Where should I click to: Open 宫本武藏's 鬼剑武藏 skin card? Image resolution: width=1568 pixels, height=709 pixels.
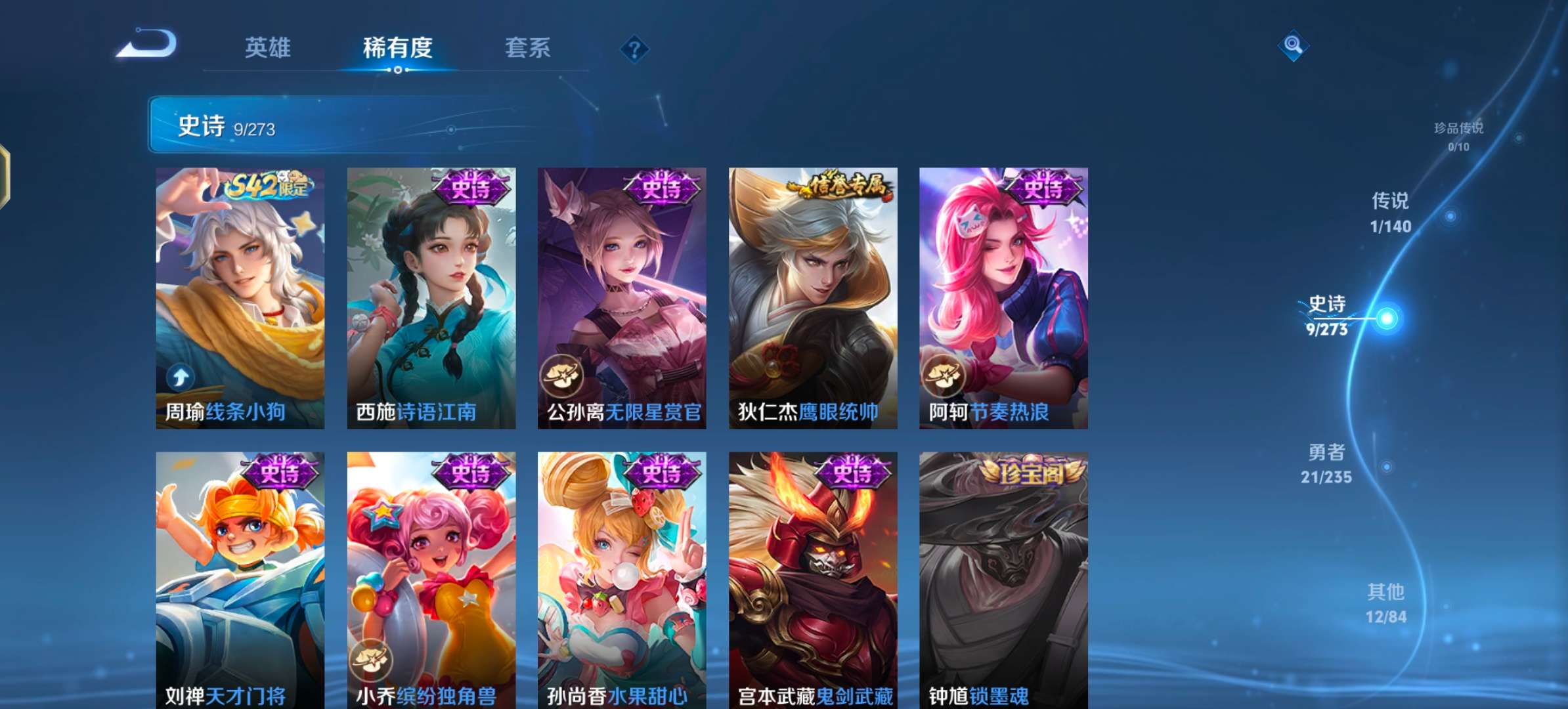click(814, 584)
